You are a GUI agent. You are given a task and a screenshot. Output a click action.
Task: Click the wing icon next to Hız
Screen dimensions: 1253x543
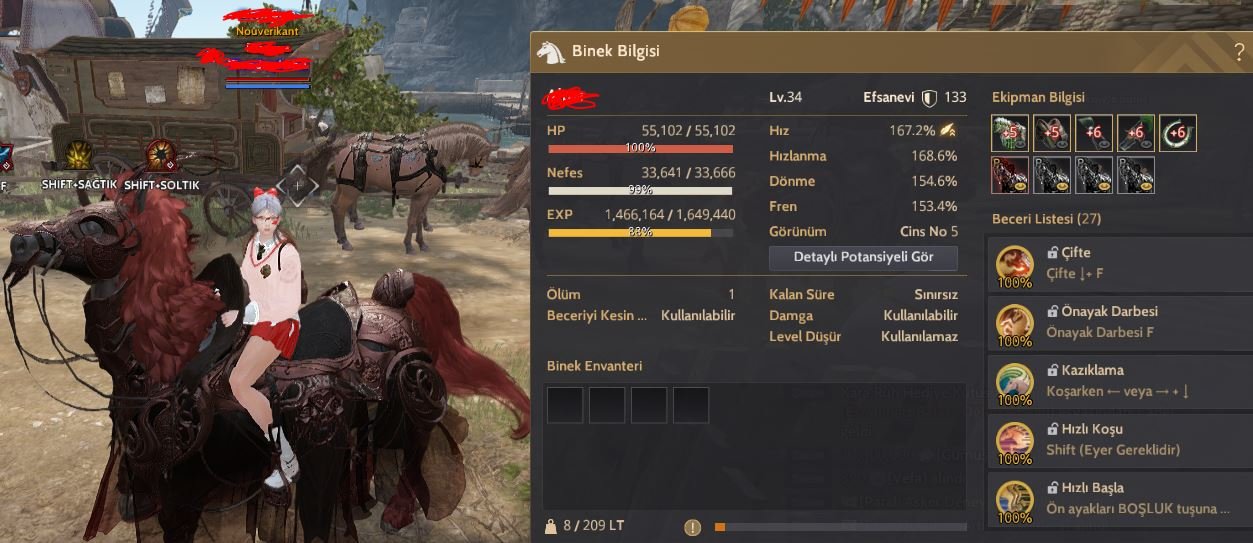947,130
